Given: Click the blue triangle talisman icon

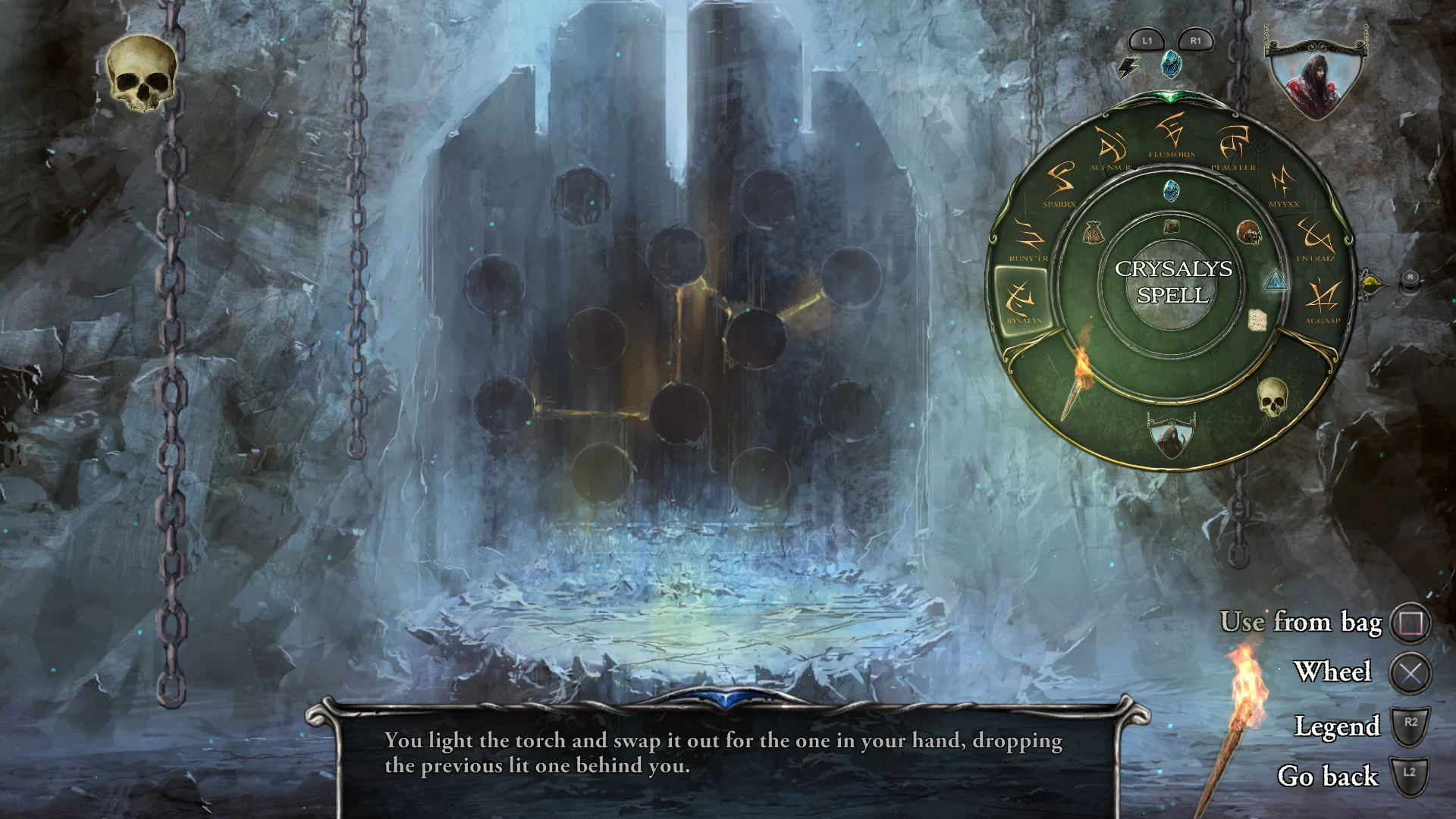Looking at the screenshot, I should click(x=1277, y=281).
